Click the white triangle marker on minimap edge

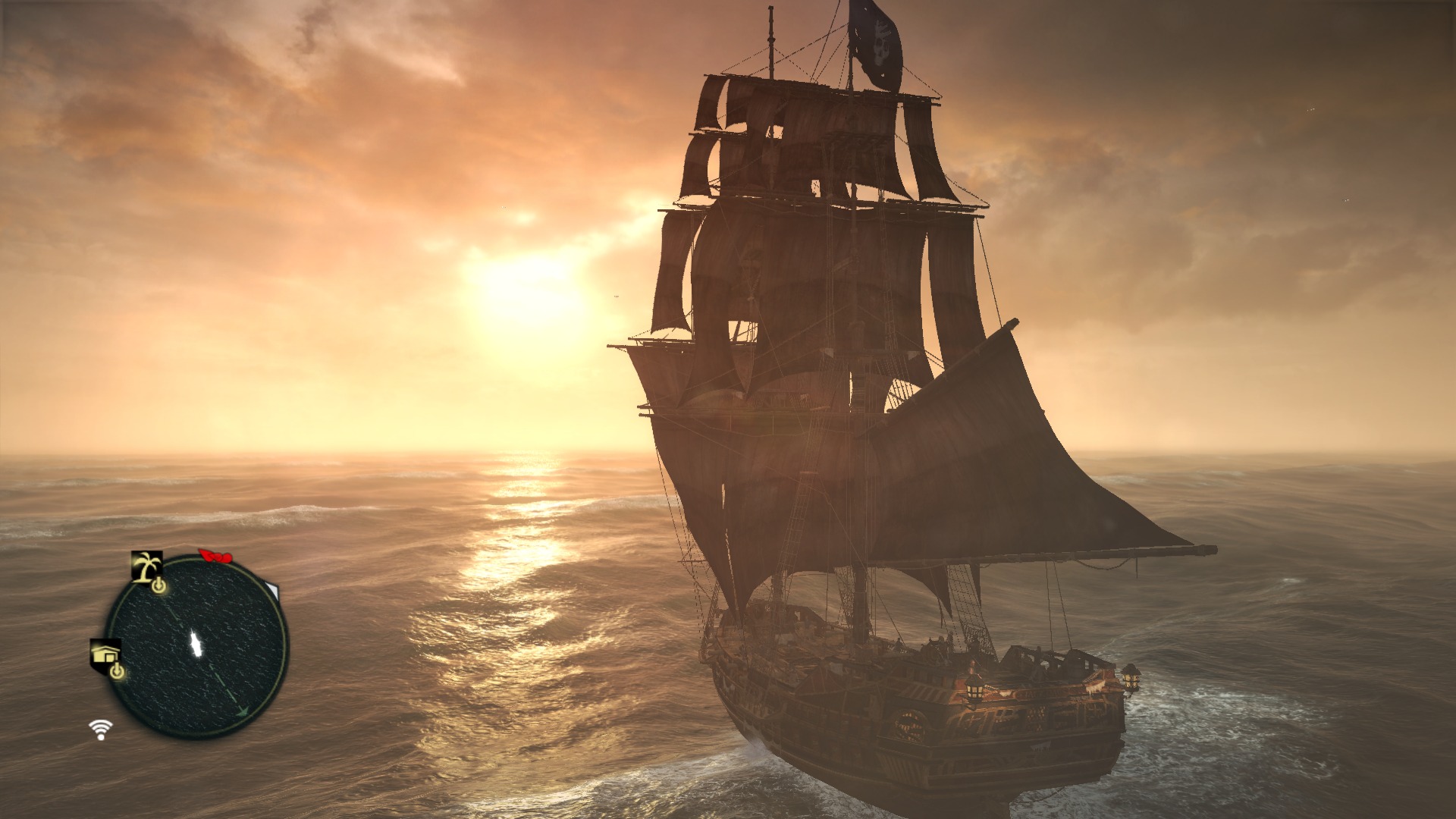[x=272, y=590]
